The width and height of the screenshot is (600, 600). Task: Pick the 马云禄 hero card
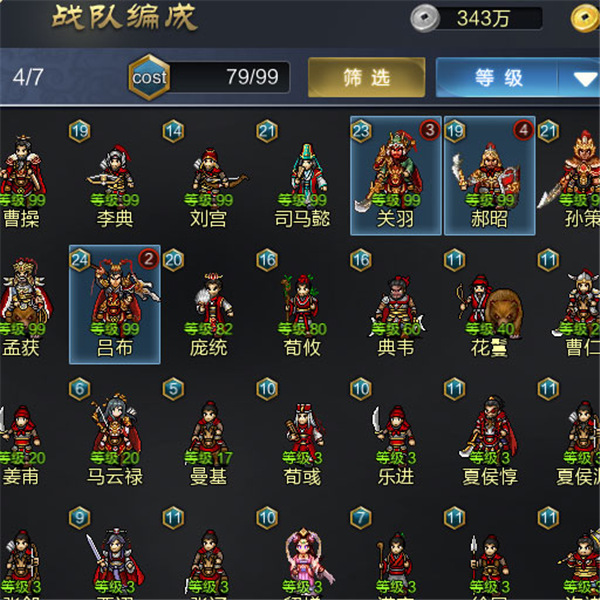click(115, 435)
